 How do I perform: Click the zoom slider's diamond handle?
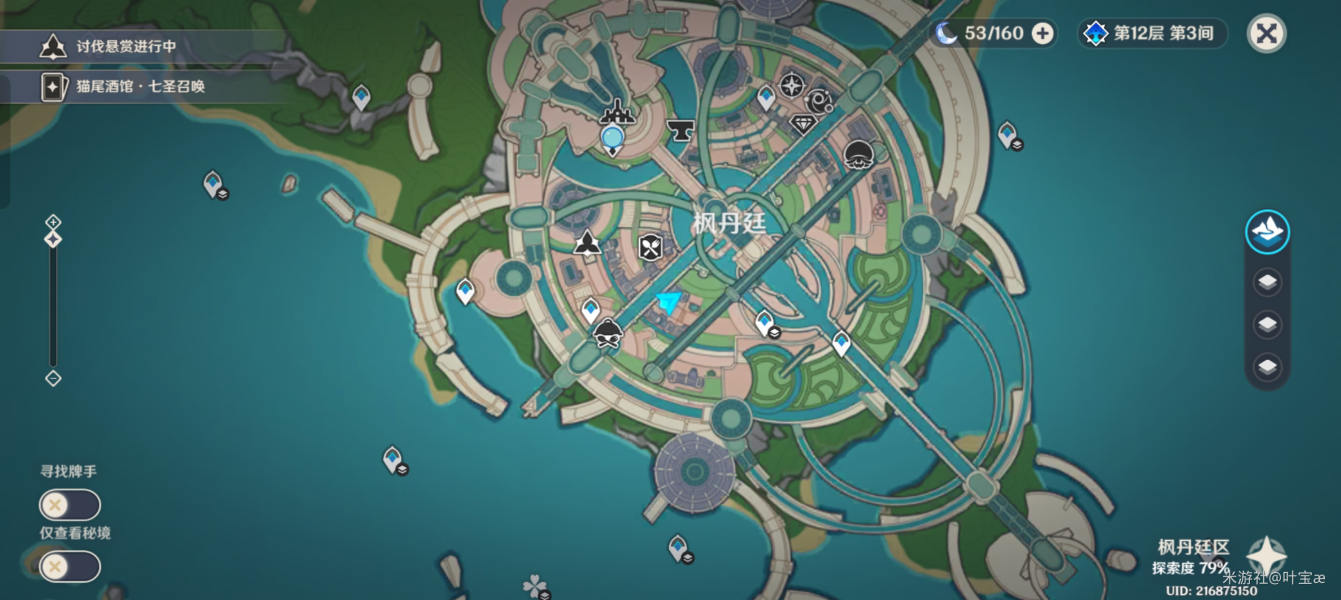53,240
